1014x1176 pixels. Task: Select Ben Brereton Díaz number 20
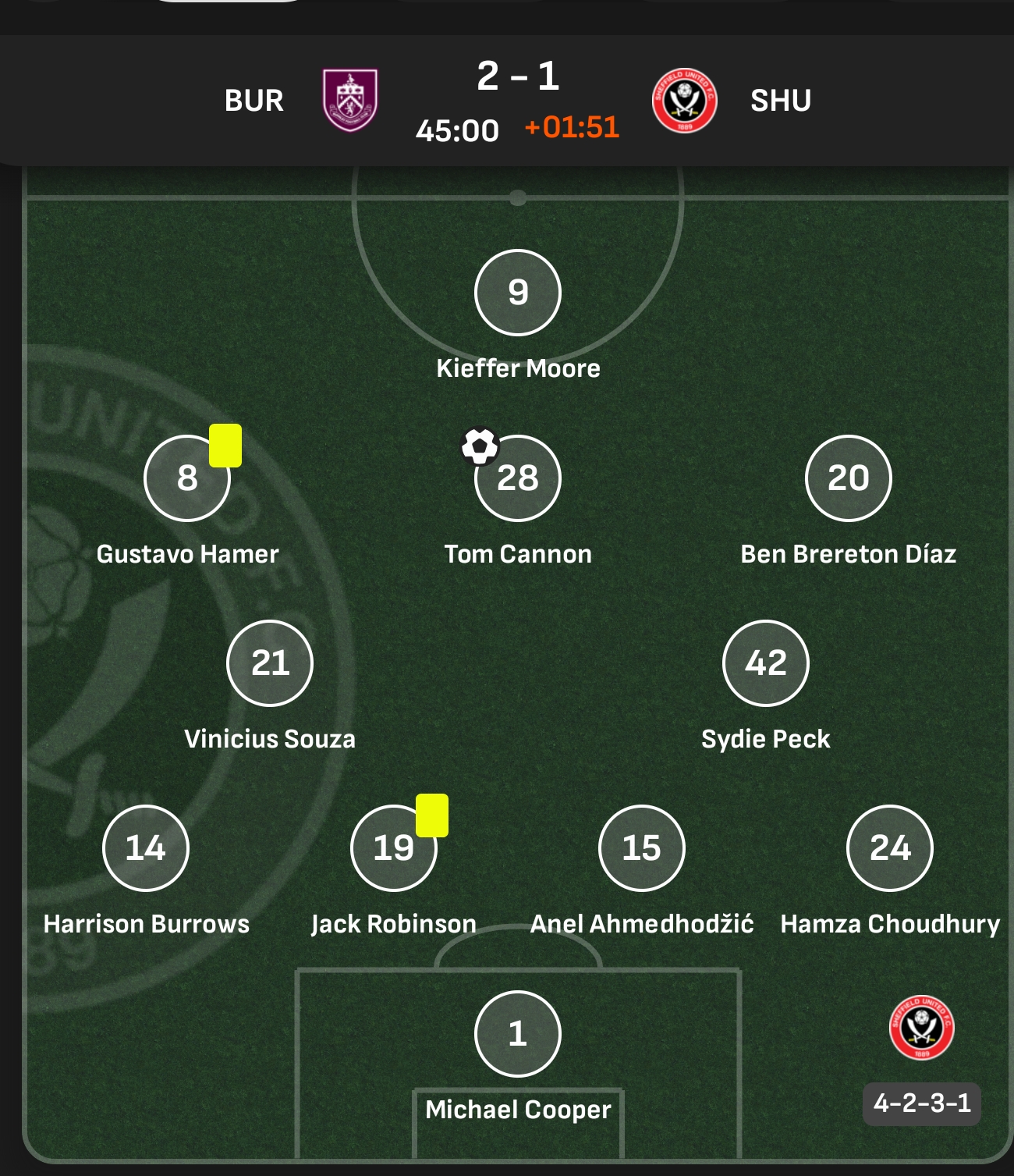click(848, 478)
